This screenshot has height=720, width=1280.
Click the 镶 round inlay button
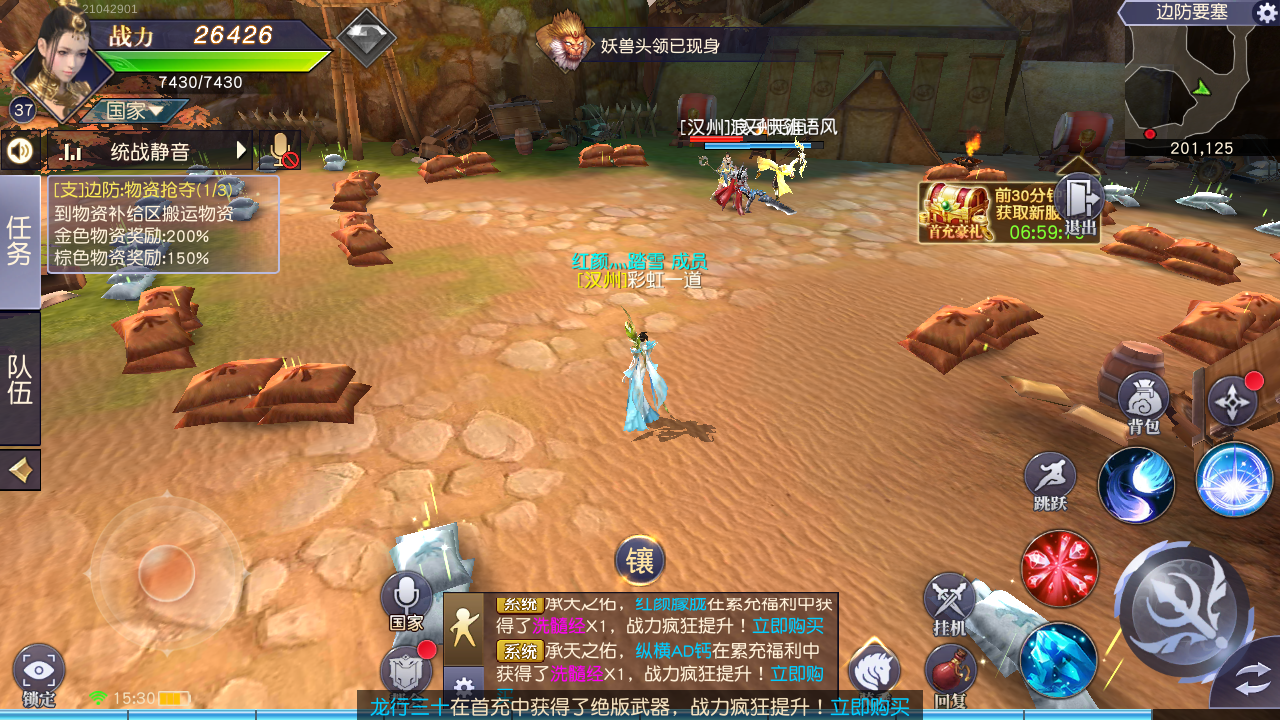click(640, 561)
